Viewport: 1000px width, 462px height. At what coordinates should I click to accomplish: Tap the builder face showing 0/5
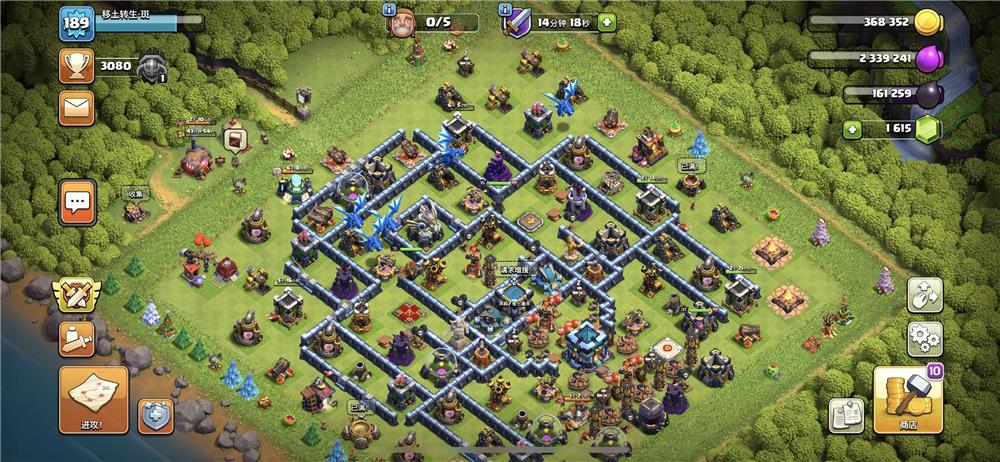[402, 24]
